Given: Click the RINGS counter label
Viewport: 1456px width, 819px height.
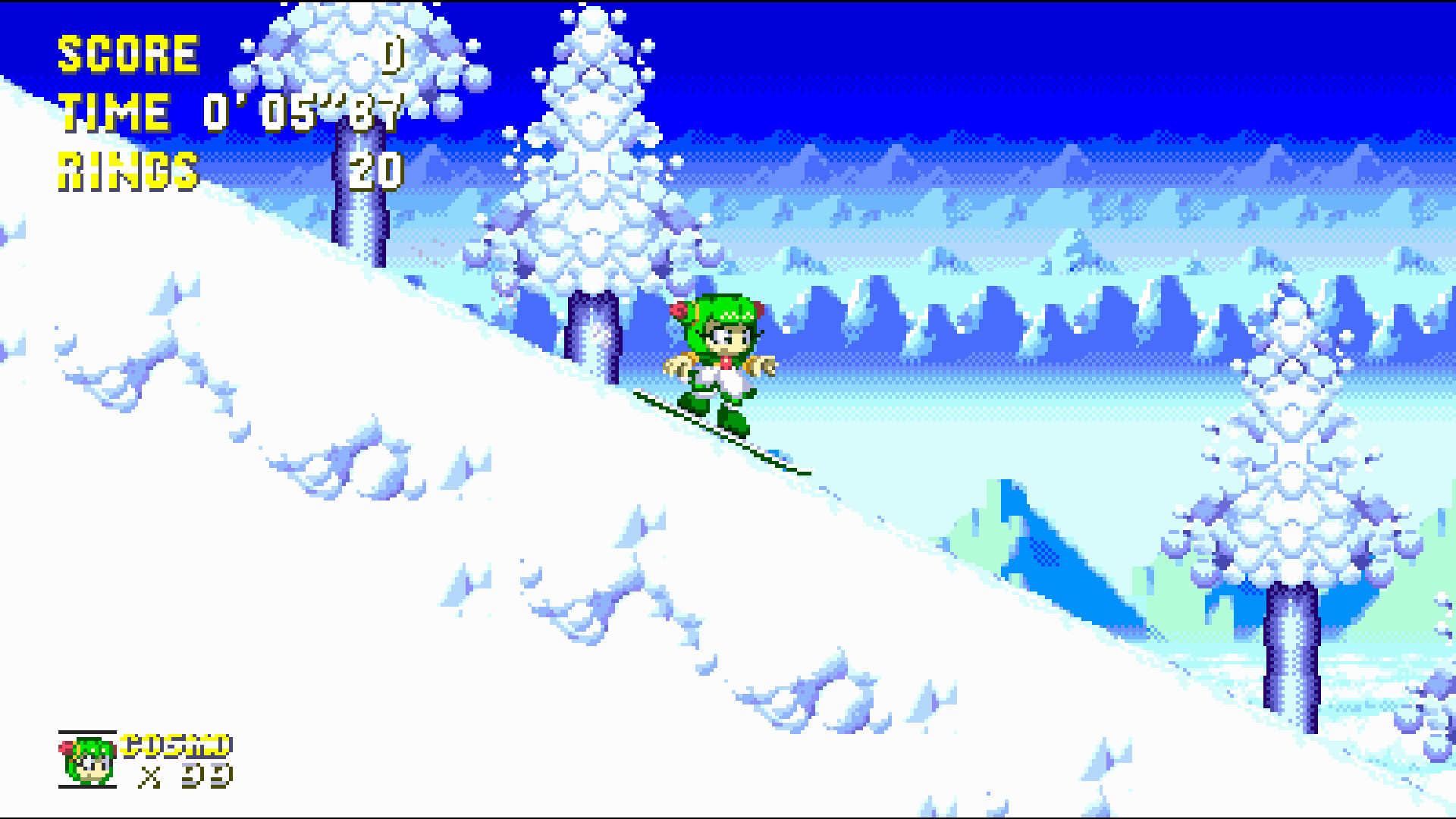Looking at the screenshot, I should coord(127,171).
